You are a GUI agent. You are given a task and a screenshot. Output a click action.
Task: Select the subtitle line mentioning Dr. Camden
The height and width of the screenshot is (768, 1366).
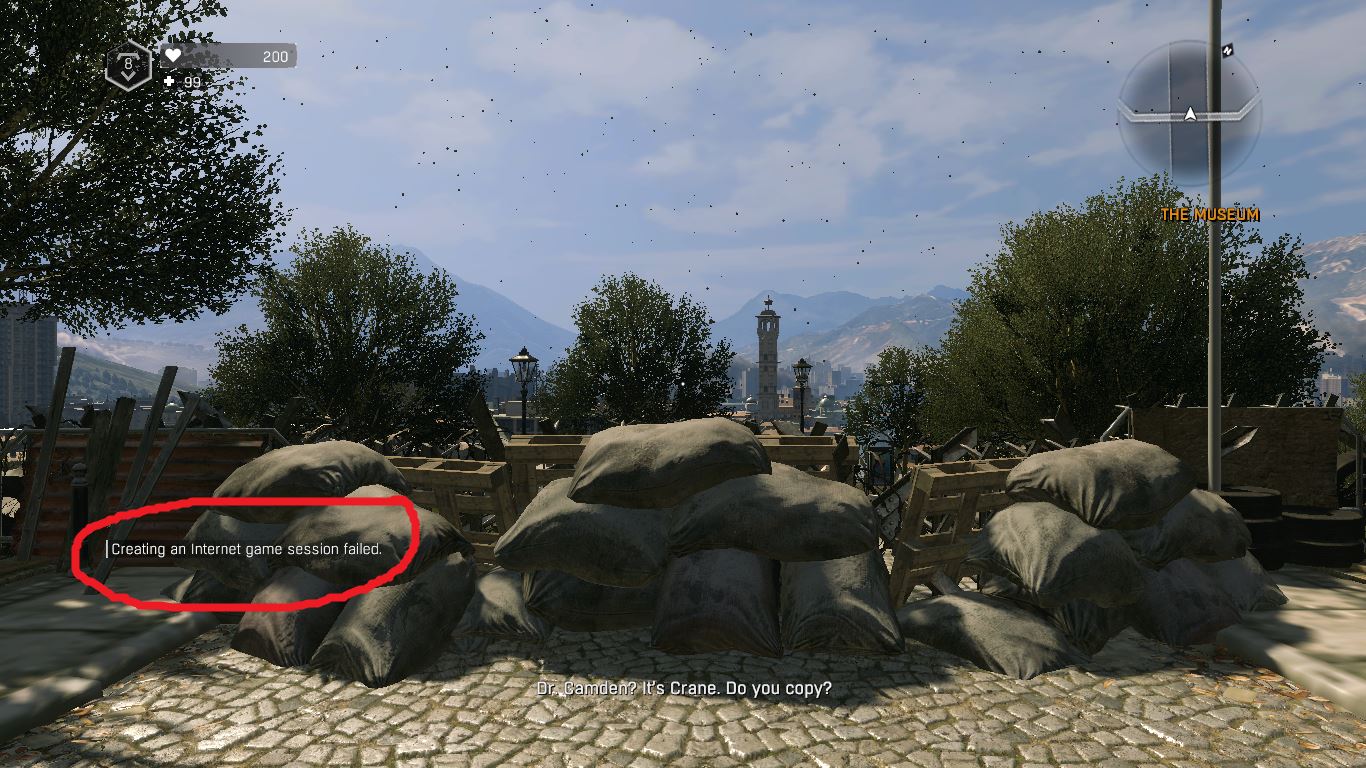(683, 688)
